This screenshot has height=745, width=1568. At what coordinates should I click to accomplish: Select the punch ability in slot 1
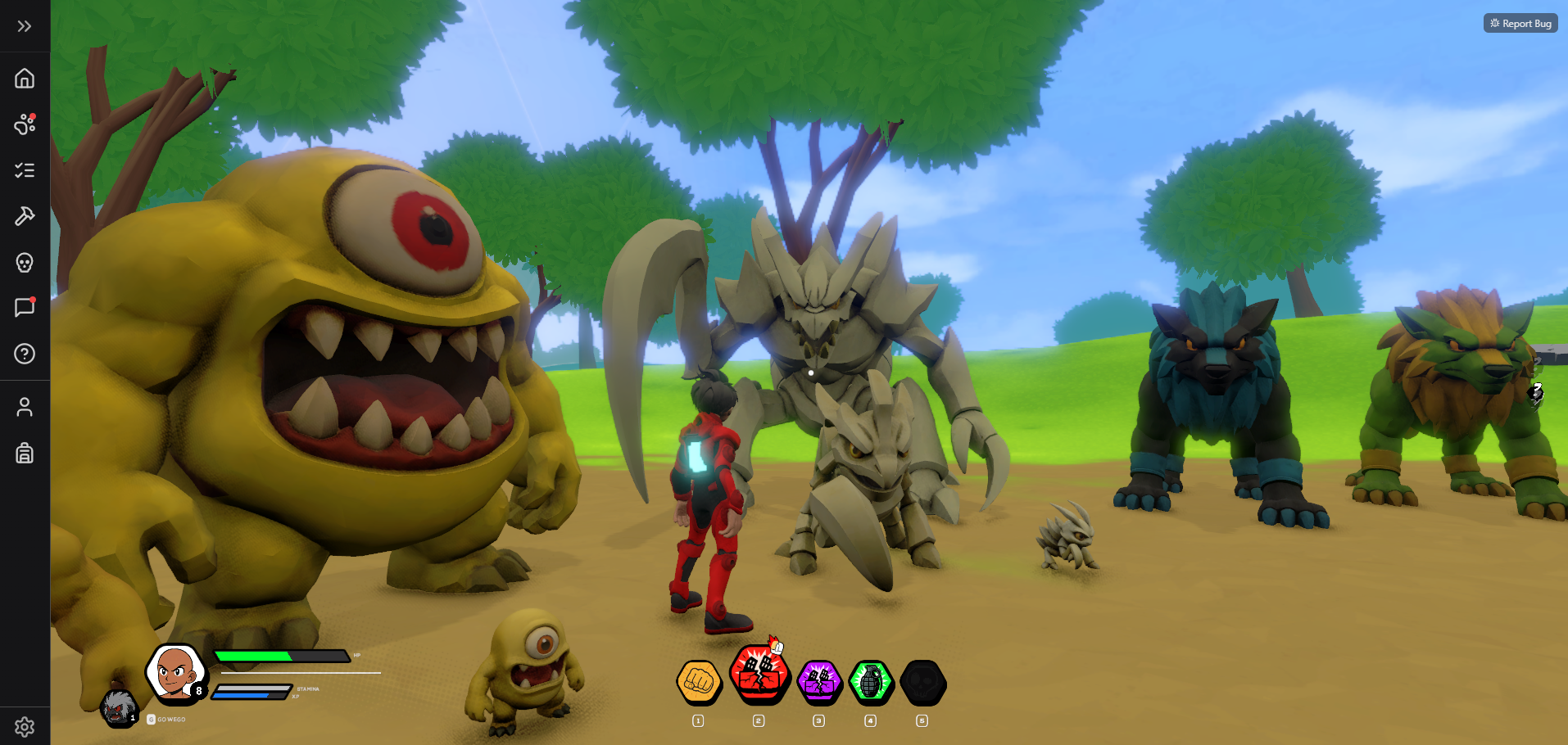[697, 683]
